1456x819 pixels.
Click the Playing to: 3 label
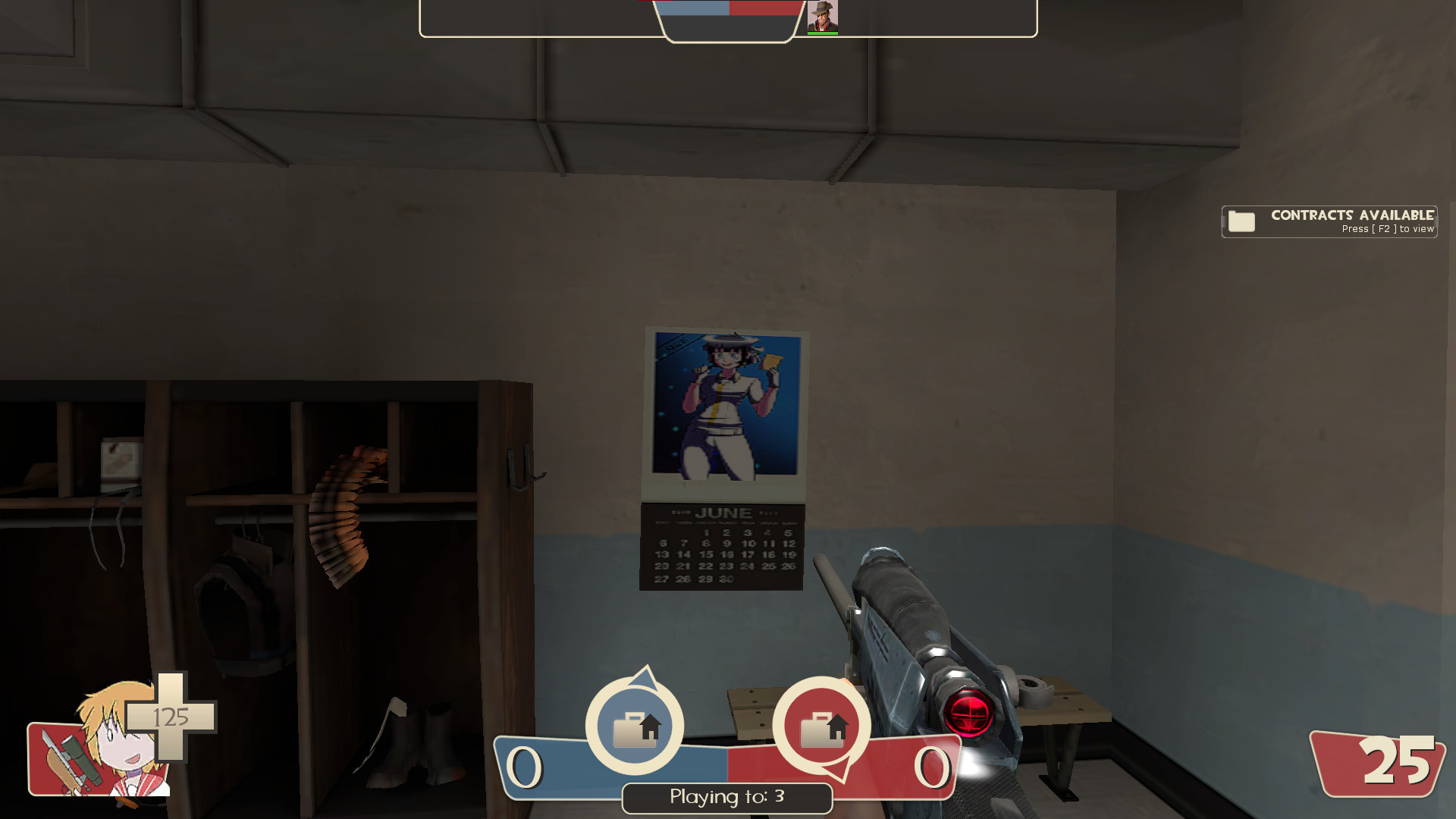(x=726, y=798)
